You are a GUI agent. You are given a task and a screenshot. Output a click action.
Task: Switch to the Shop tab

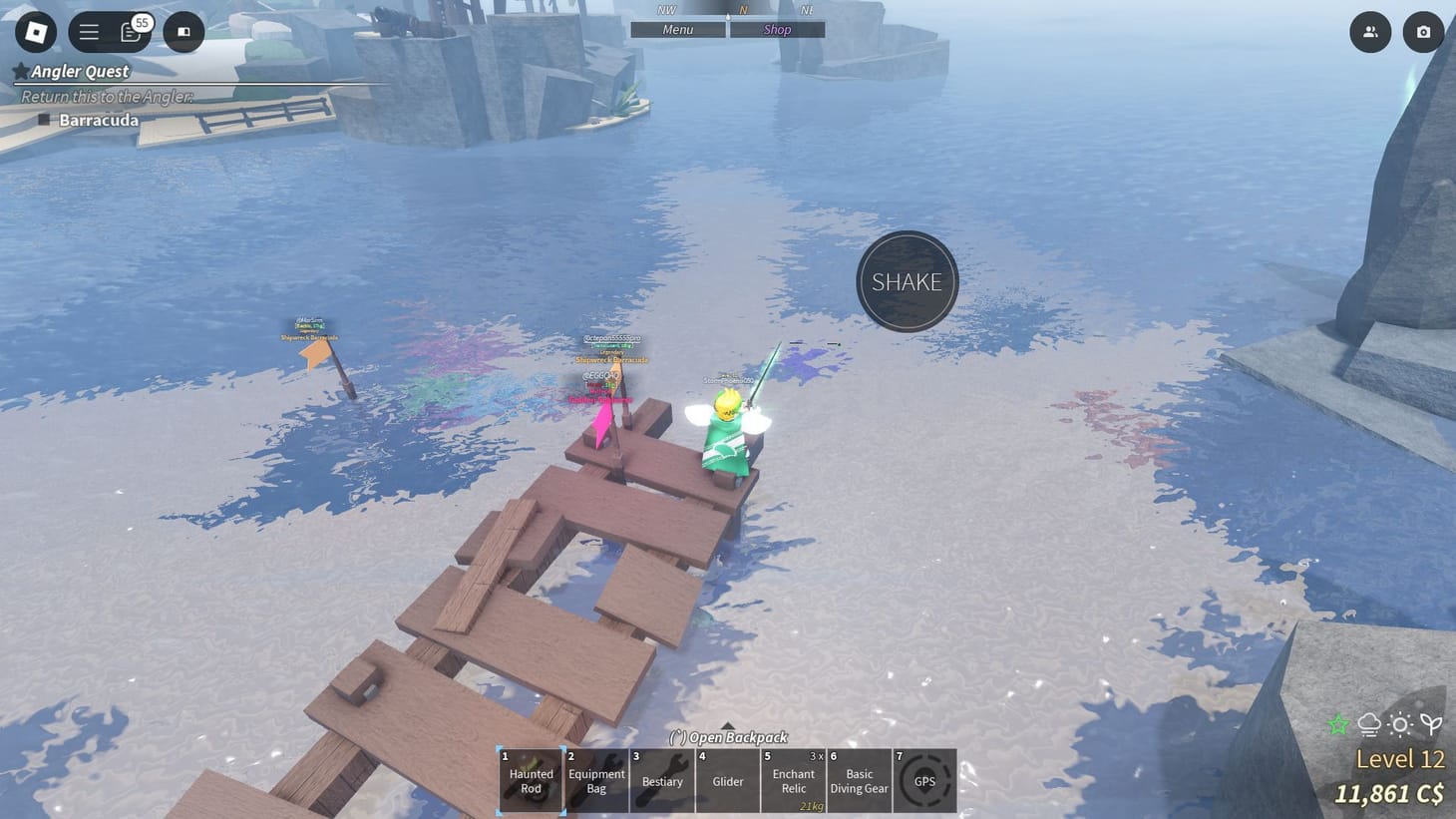[777, 29]
